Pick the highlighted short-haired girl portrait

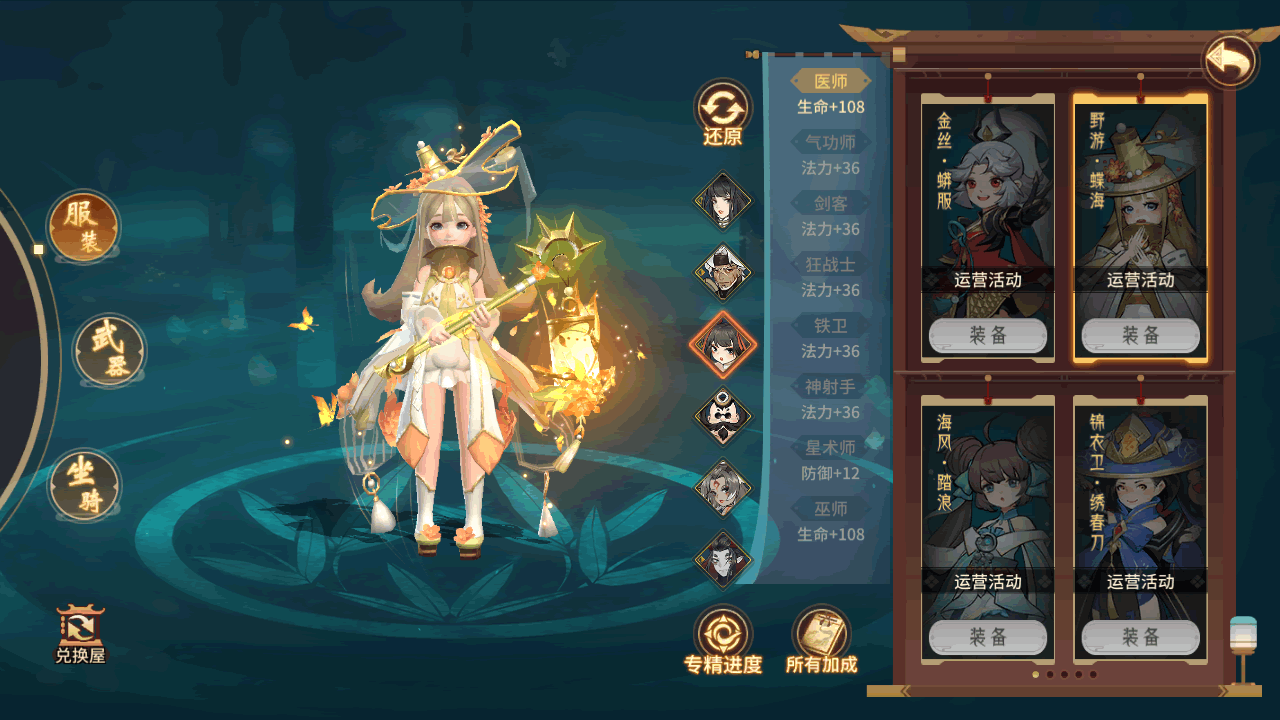tap(722, 344)
